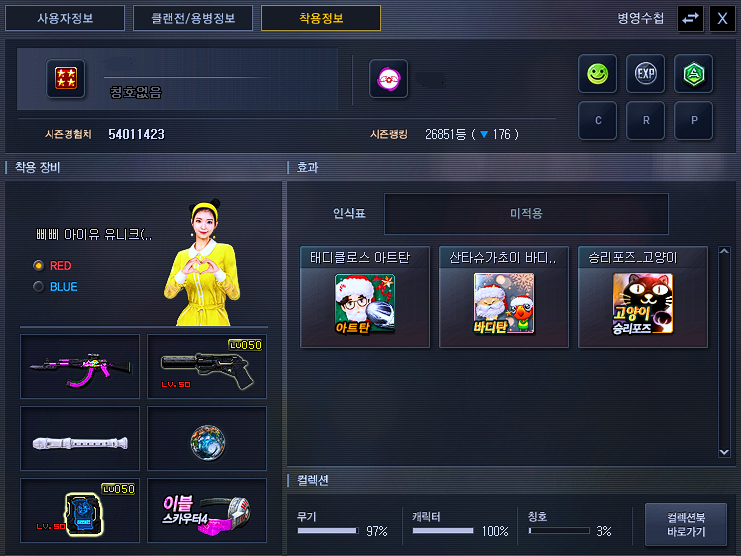
Task: Select the 착용정보 tab
Action: [x=320, y=18]
